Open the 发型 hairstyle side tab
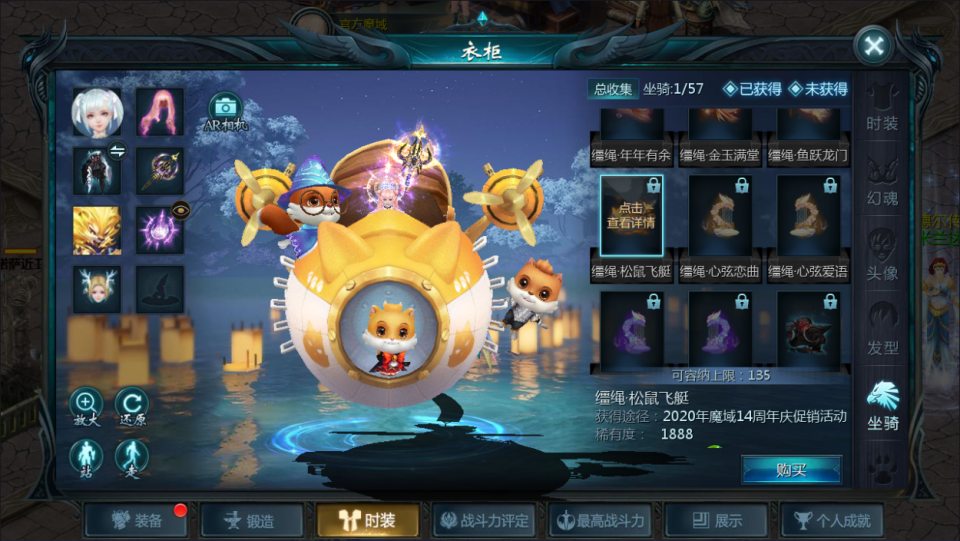 [882, 330]
